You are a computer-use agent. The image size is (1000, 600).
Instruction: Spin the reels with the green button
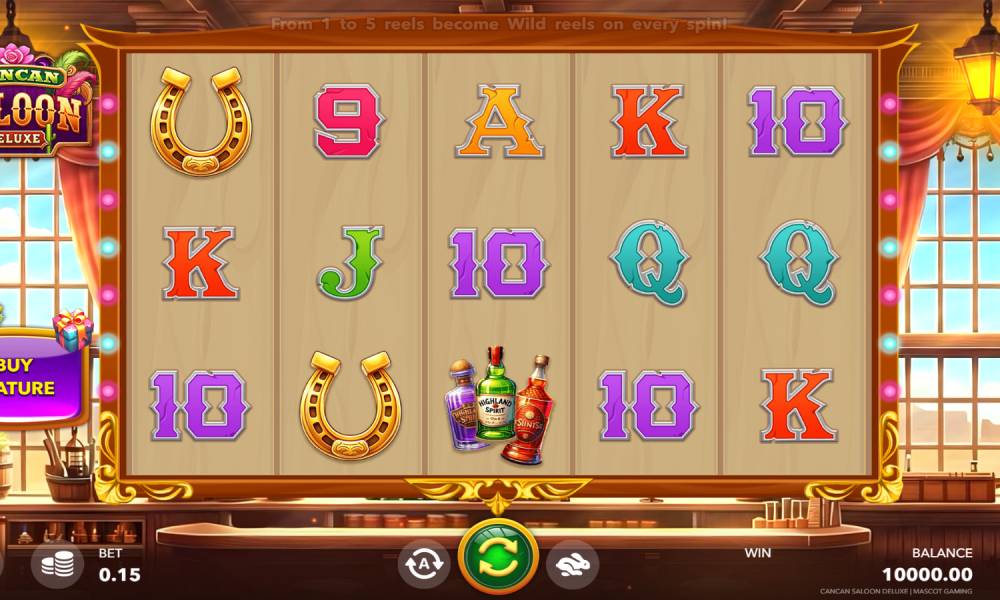tap(498, 560)
